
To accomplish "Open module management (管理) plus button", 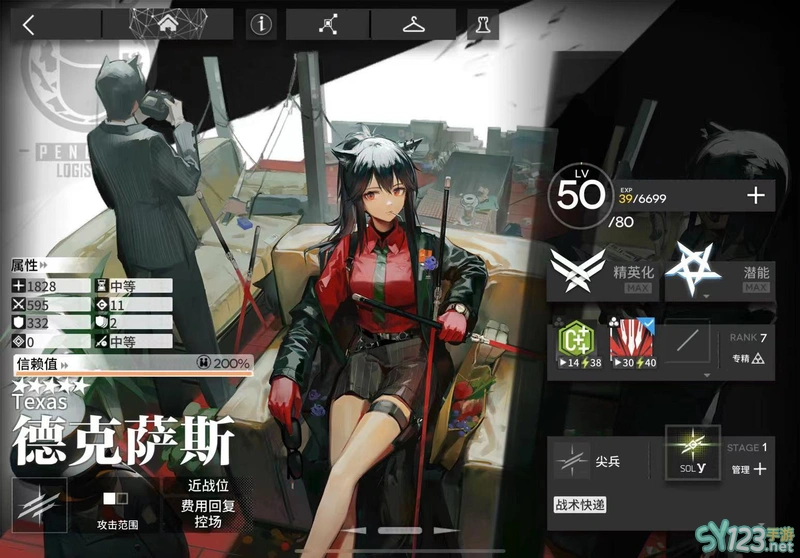I will point(747,468).
